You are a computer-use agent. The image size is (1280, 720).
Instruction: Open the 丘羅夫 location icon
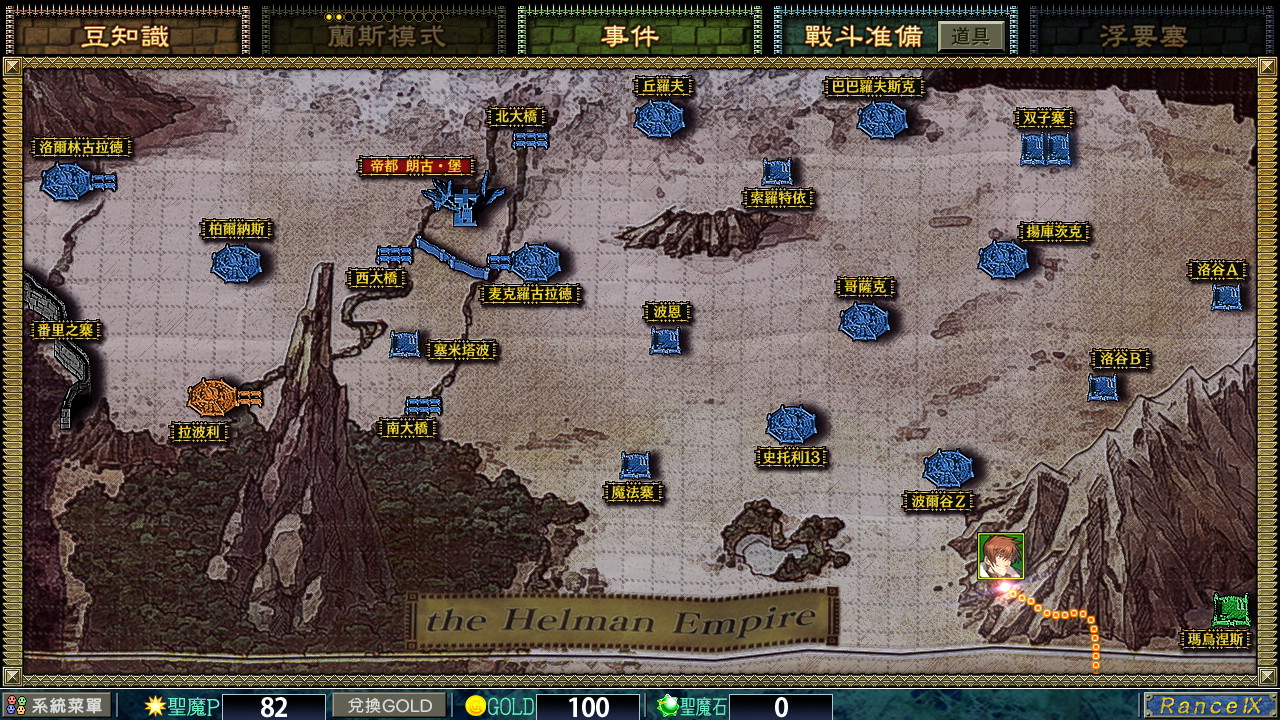pos(660,120)
